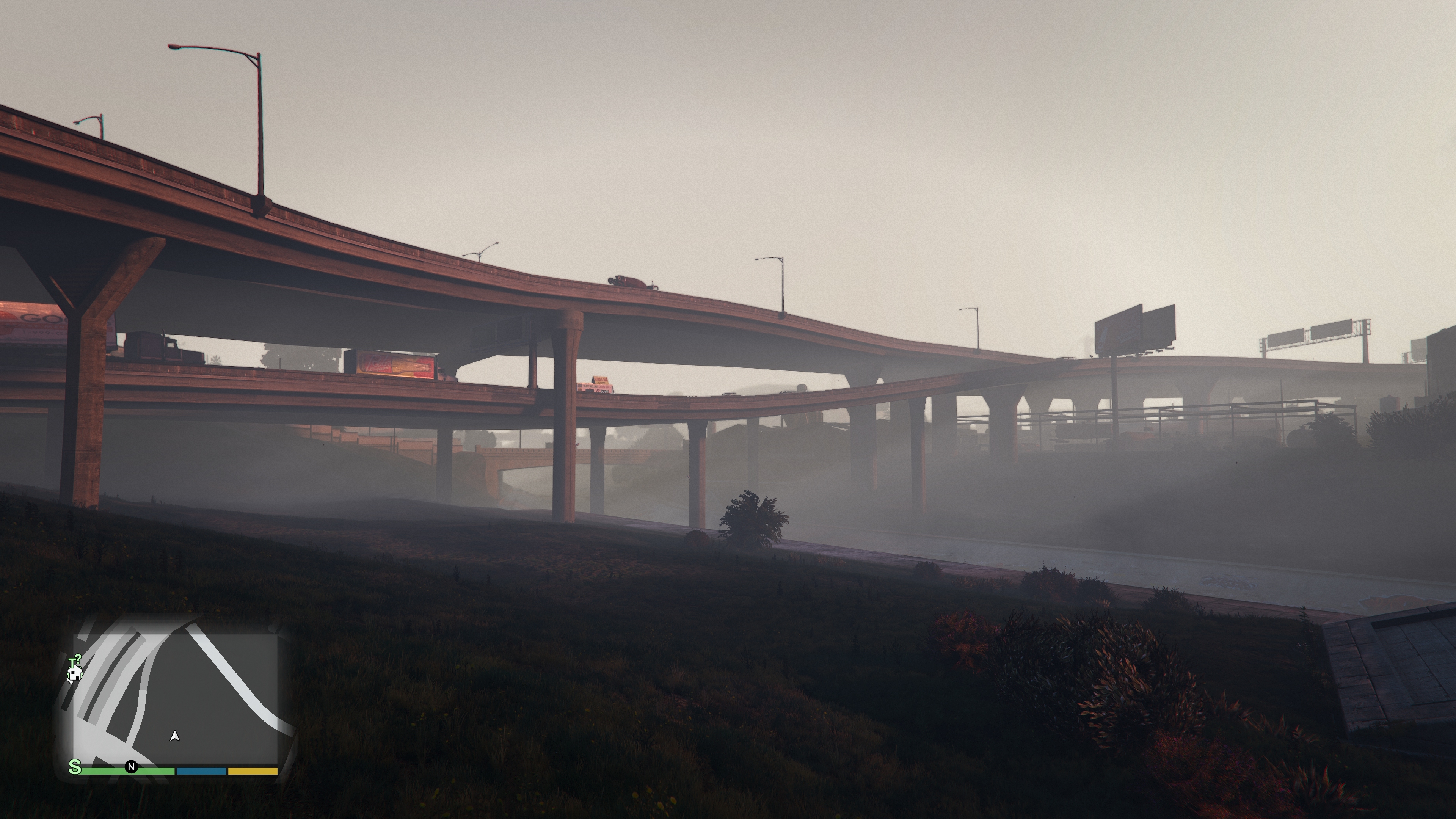Select the white player arrow on minimap
1456x819 pixels.
(175, 736)
